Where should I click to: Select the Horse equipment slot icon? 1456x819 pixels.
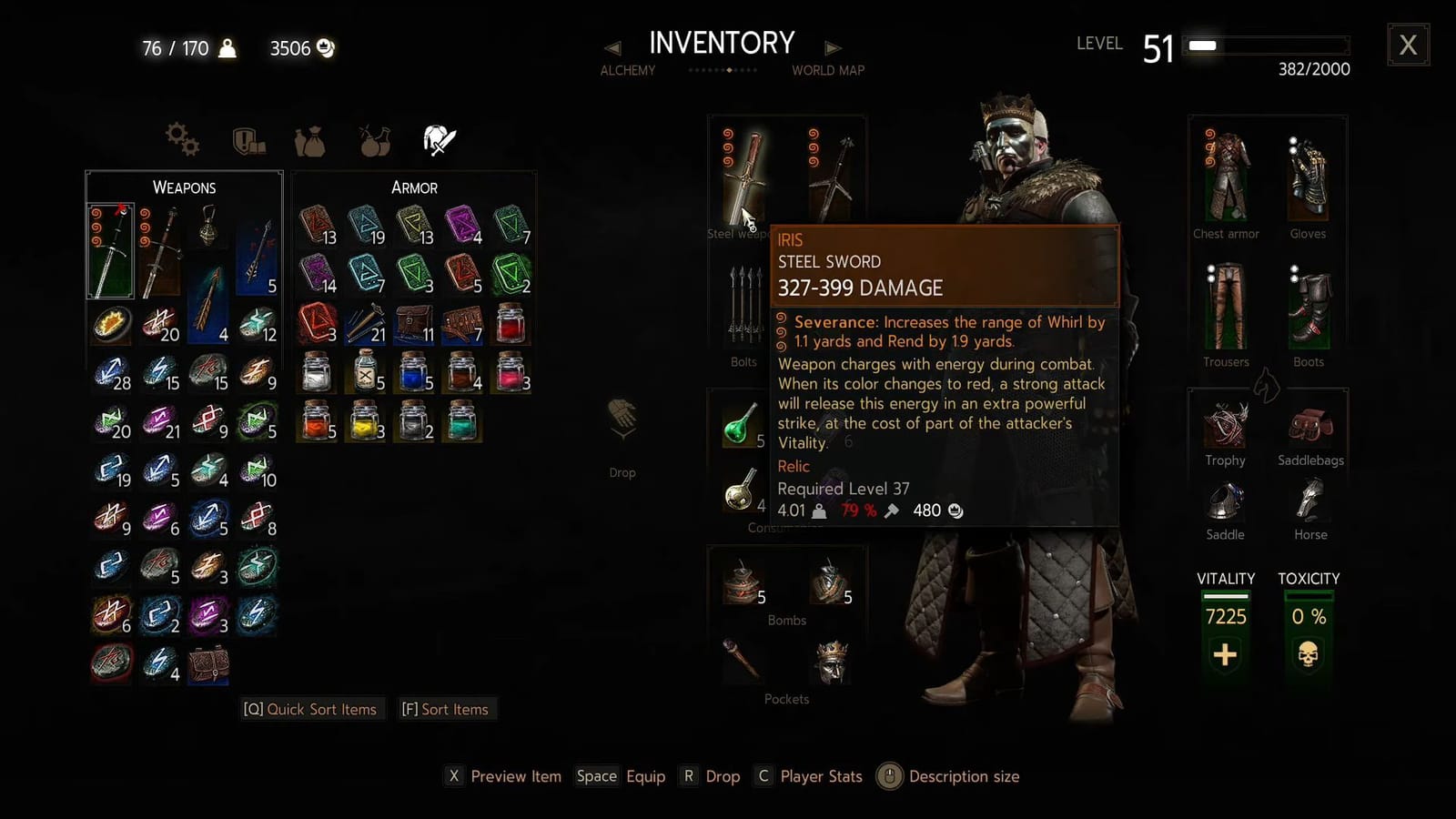click(x=1309, y=502)
